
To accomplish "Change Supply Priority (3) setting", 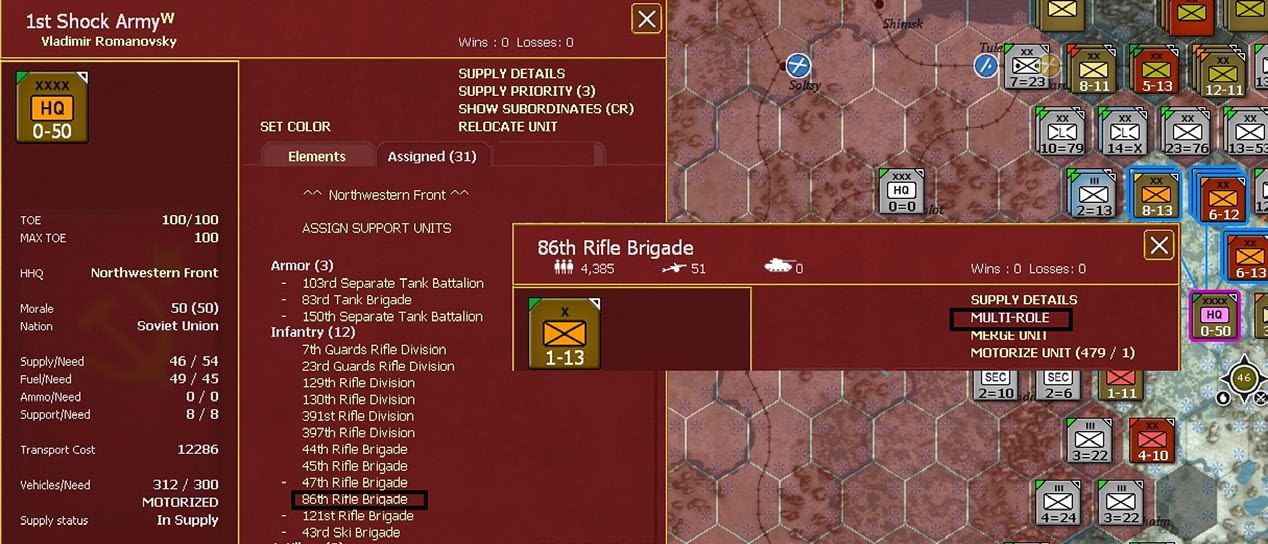I will pyautogui.click(x=526, y=91).
